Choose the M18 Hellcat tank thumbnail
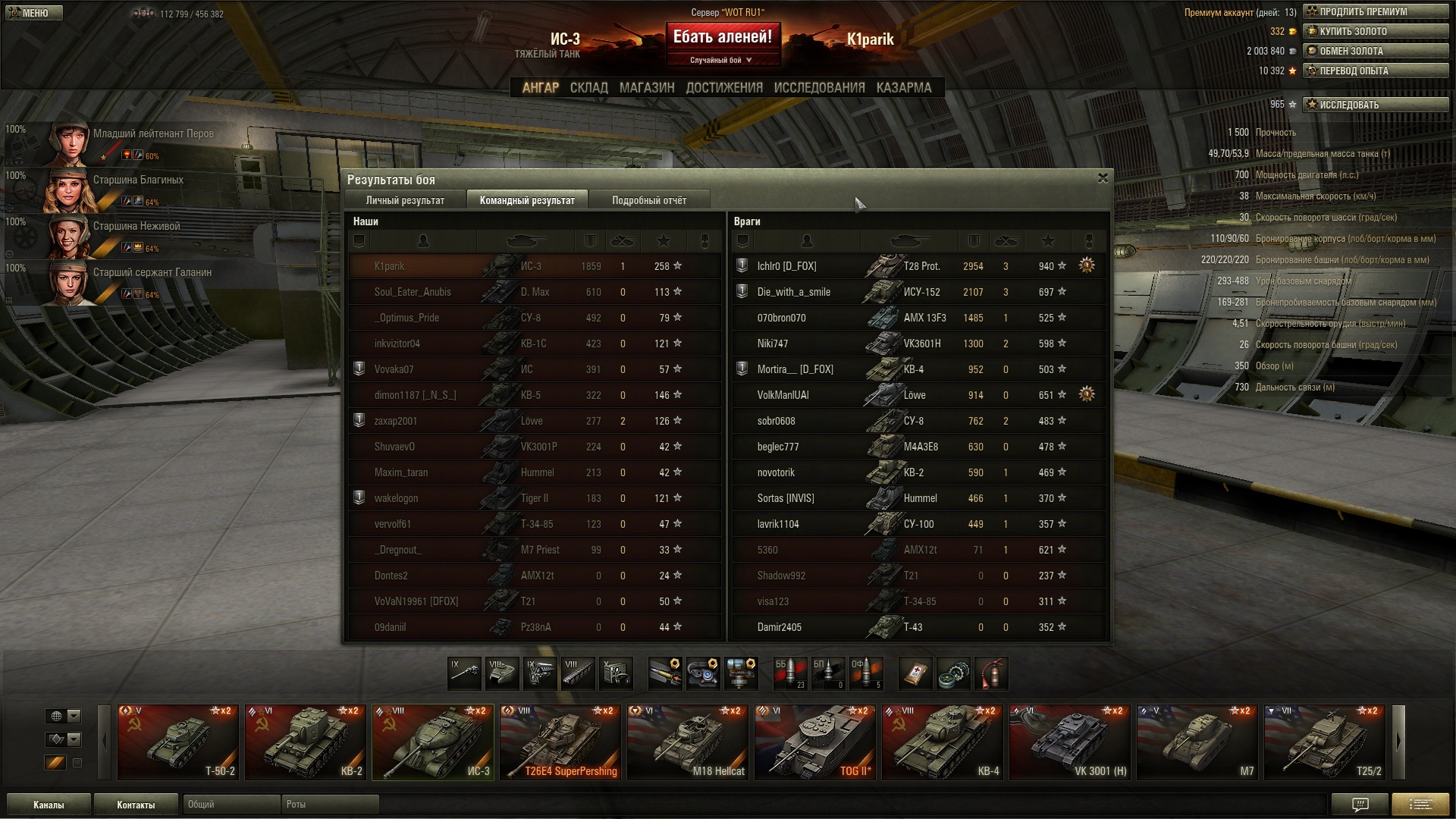Viewport: 1456px width, 819px height. [x=688, y=742]
